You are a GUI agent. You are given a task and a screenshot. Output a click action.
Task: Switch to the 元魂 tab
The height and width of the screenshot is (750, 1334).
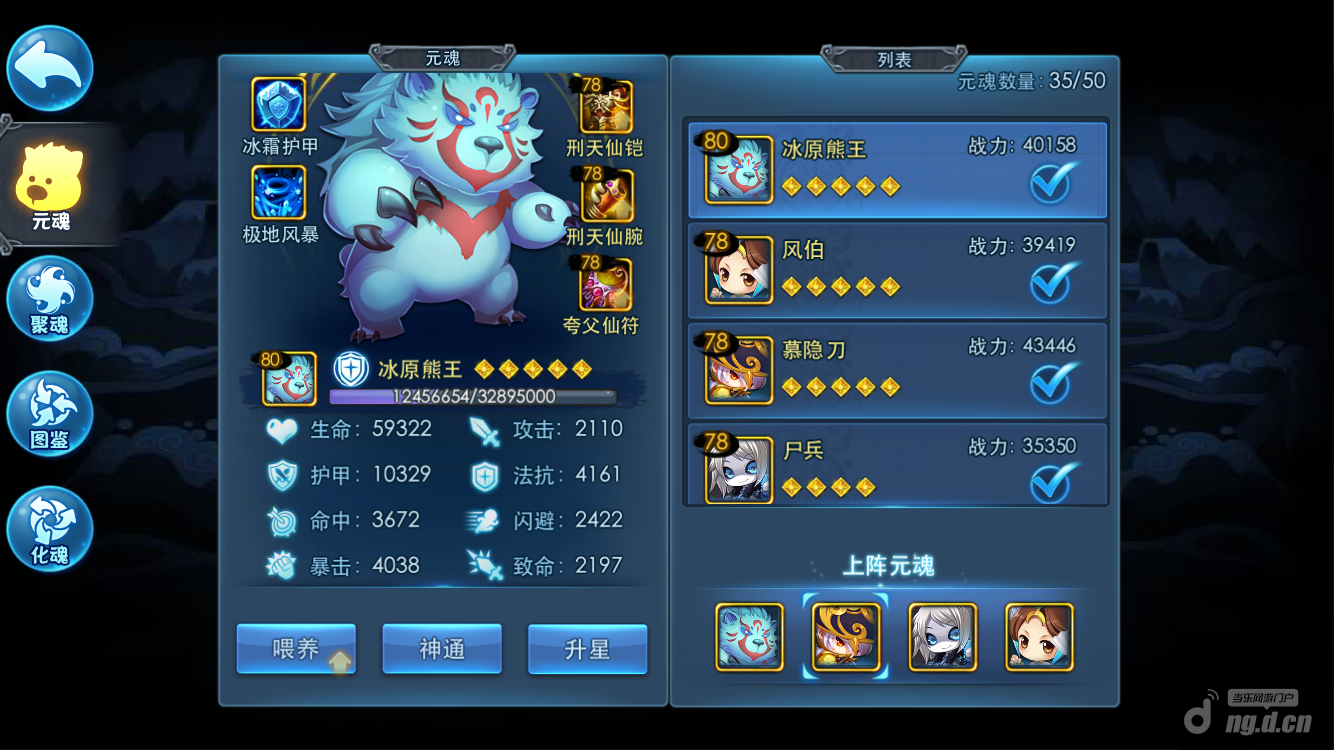(x=50, y=185)
